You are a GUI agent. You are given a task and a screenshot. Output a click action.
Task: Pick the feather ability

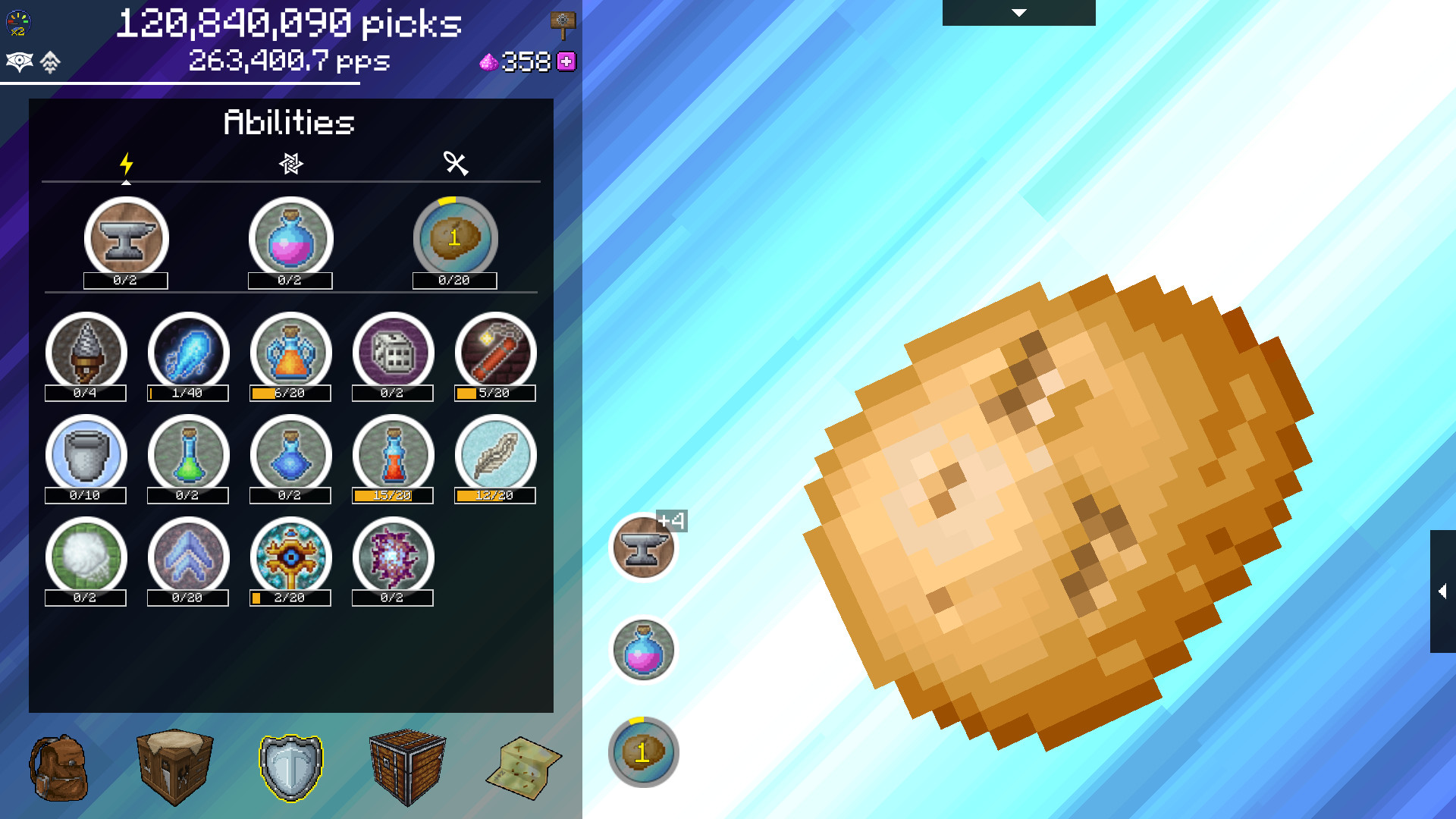[494, 455]
